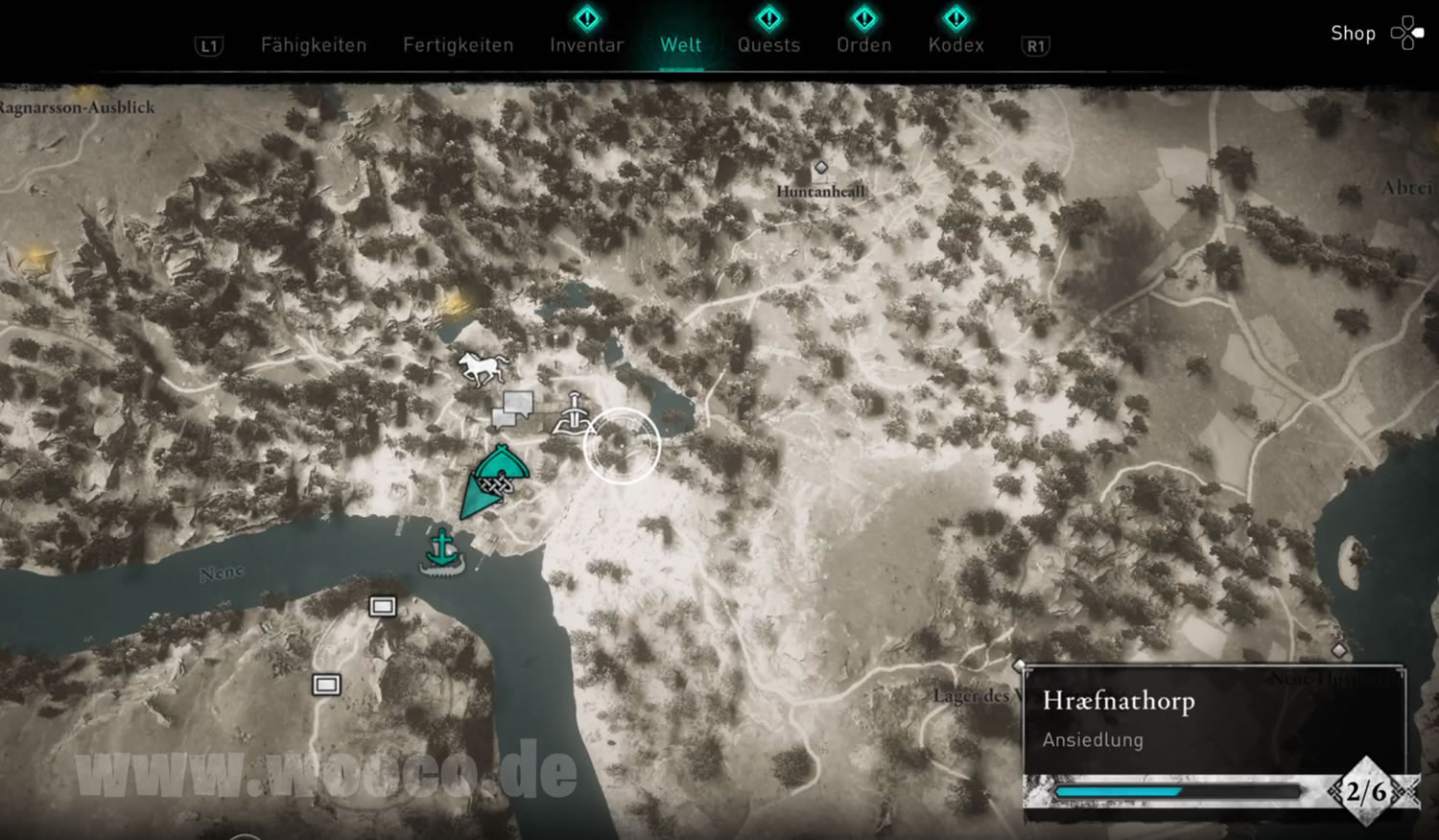This screenshot has width=1439, height=840.
Task: Click the grey overlapping squares map marker
Action: pos(513,408)
